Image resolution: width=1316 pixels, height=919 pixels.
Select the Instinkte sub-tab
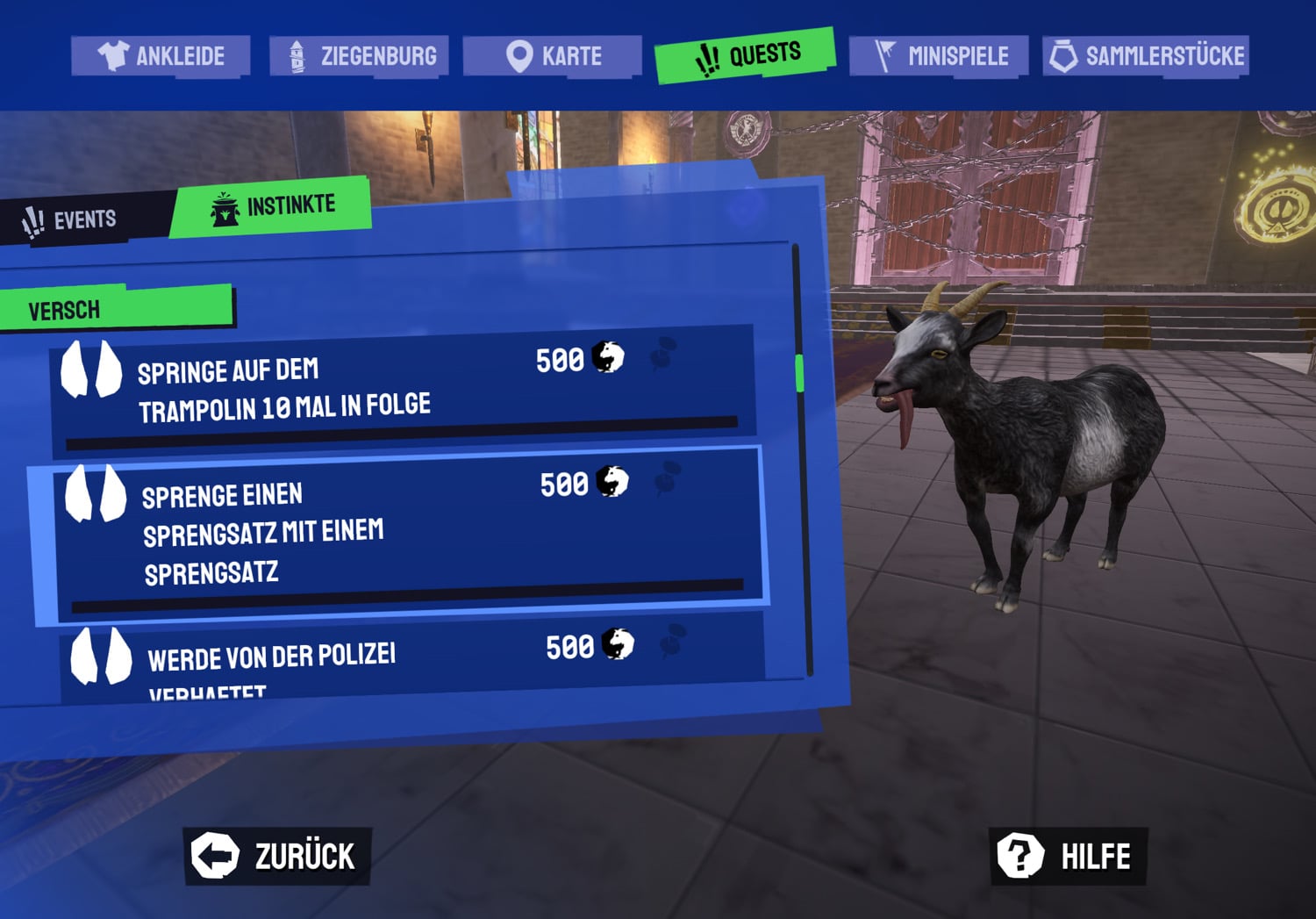coord(272,207)
